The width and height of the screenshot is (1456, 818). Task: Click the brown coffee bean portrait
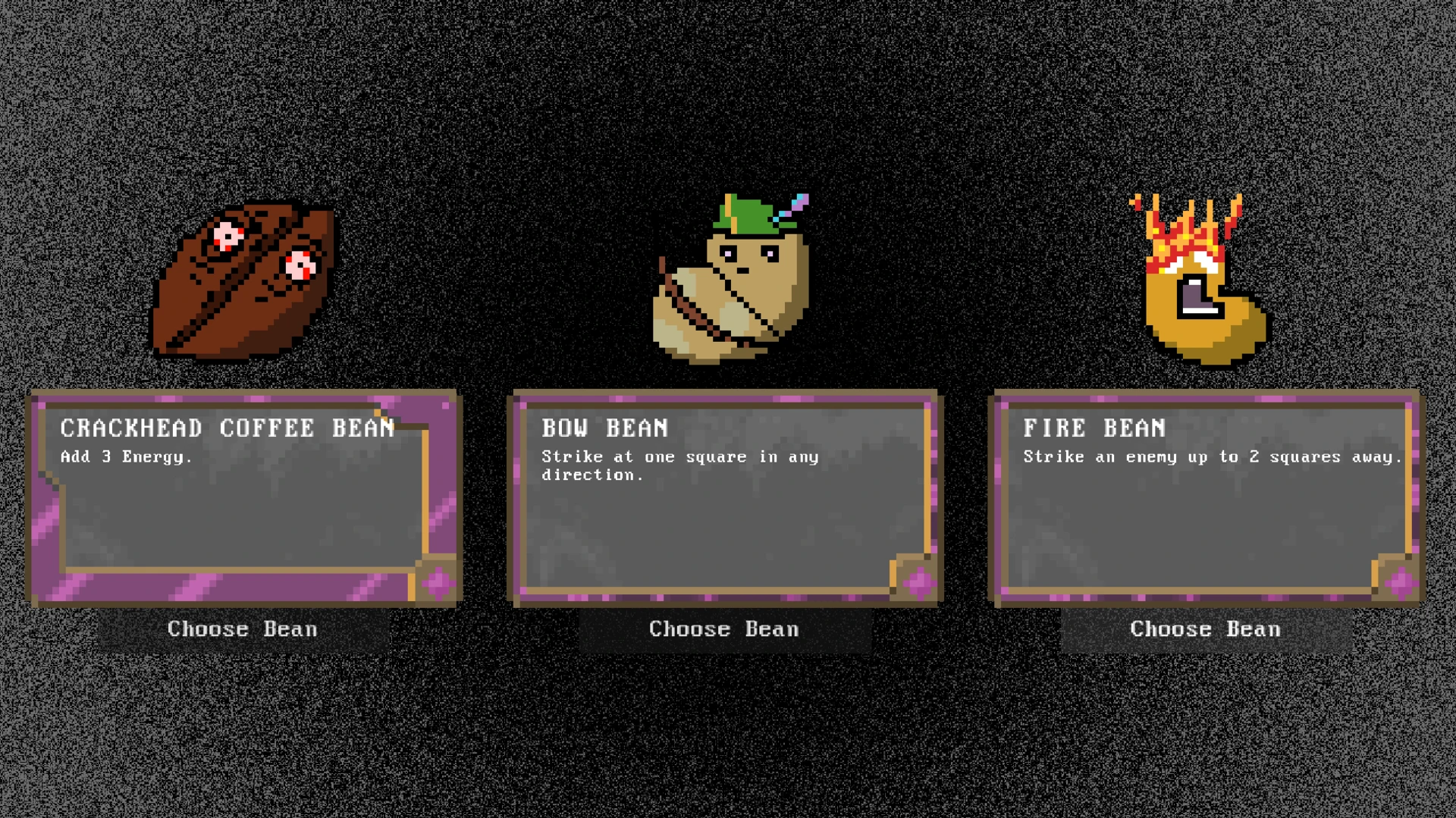pos(244,279)
